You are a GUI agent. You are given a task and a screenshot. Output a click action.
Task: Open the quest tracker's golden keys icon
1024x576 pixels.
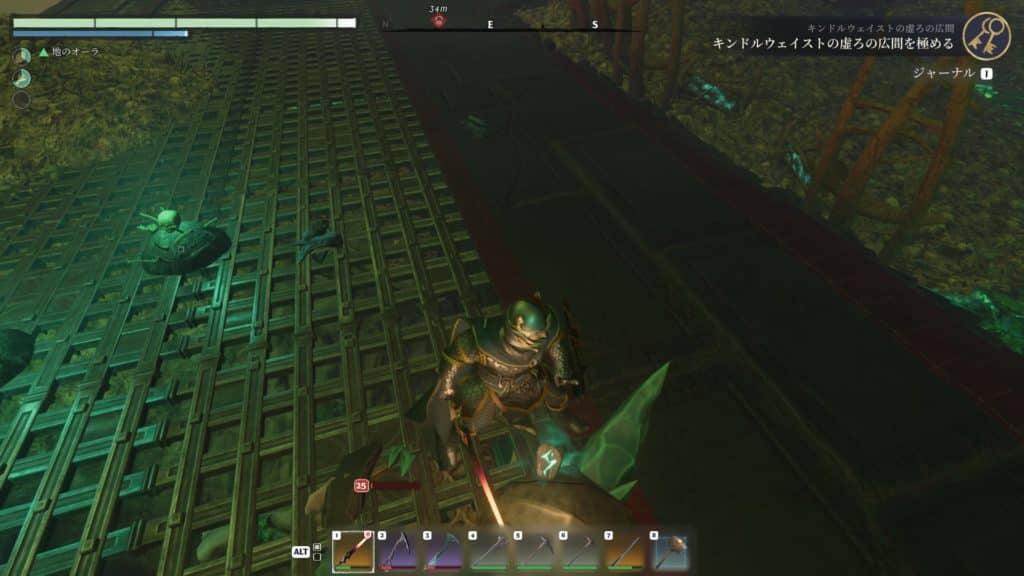986,36
